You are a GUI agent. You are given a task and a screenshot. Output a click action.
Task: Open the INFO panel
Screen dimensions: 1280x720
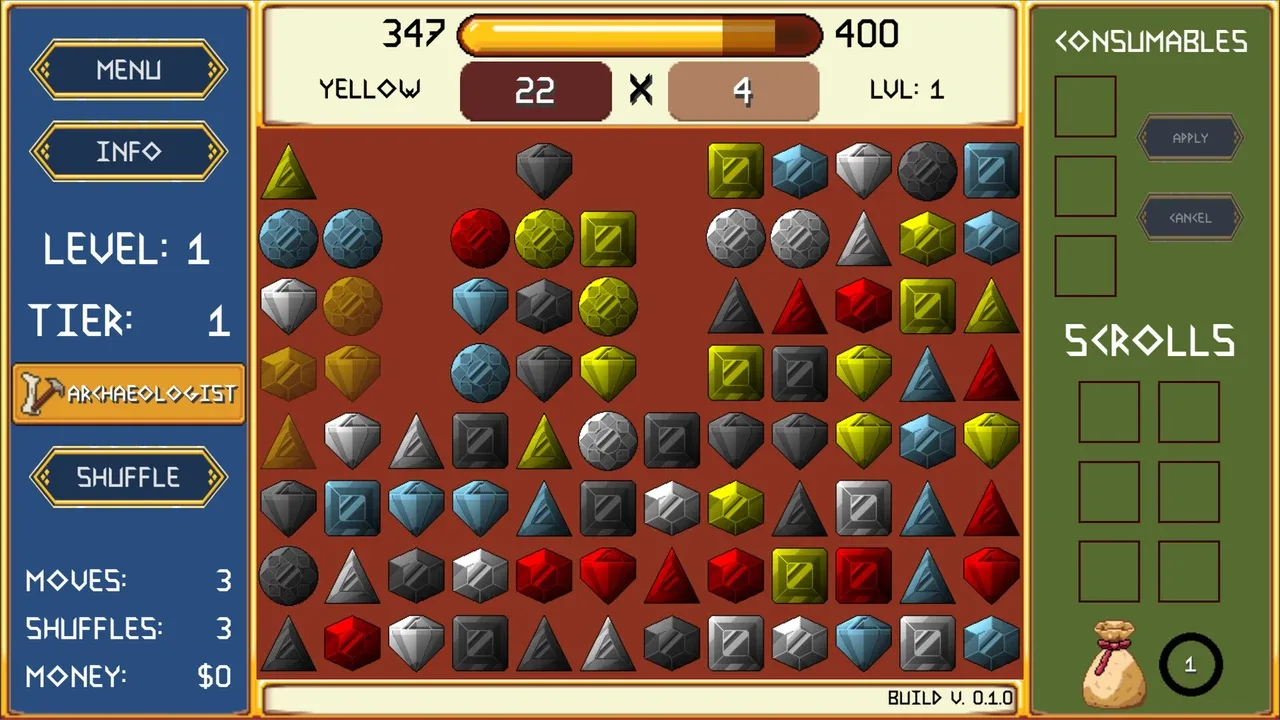coord(129,152)
